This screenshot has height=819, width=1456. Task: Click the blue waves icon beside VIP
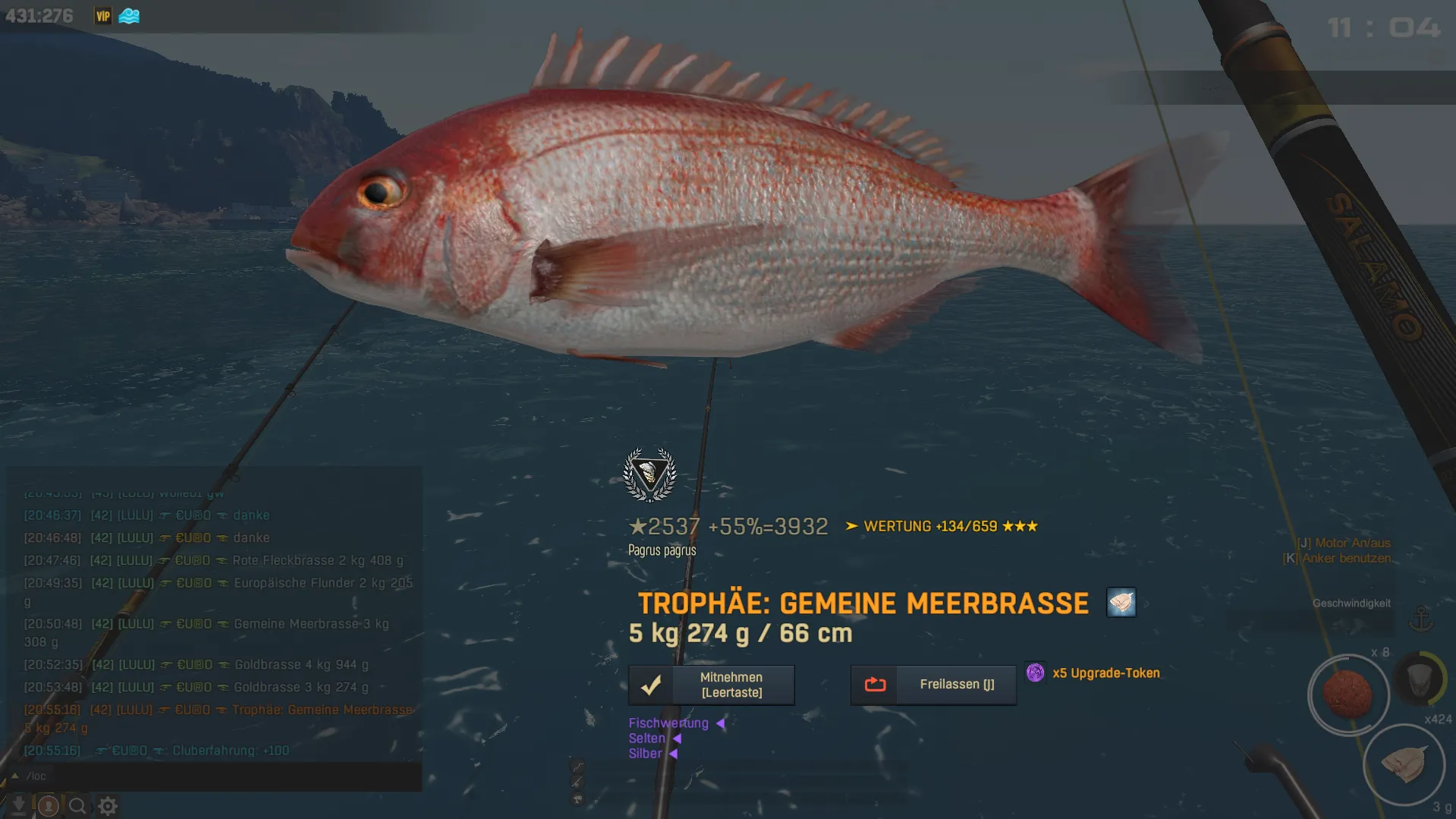129,16
